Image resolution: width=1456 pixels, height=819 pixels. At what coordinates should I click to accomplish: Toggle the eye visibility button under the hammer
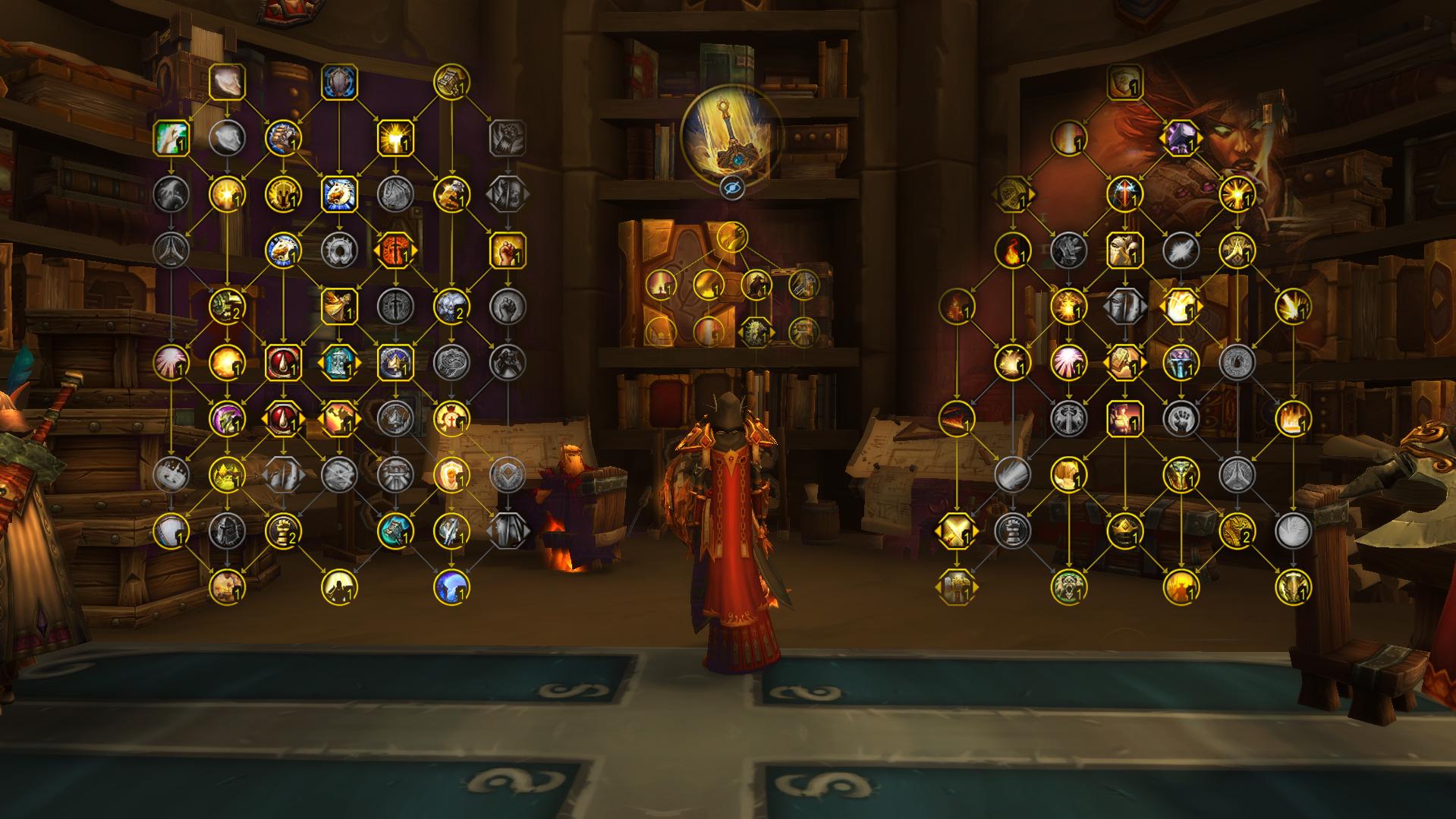[x=731, y=187]
